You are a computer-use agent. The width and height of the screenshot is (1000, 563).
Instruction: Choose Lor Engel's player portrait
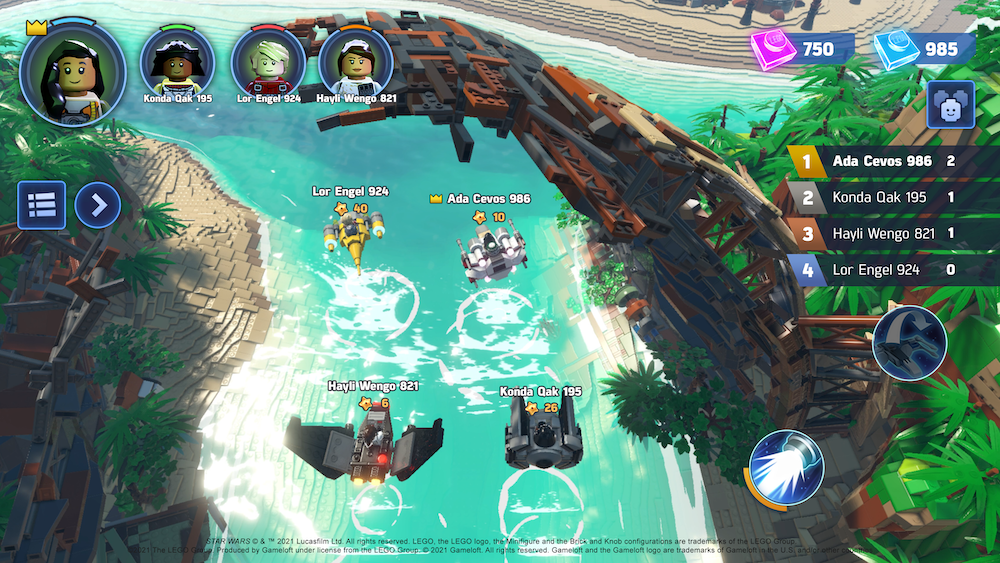(x=268, y=61)
